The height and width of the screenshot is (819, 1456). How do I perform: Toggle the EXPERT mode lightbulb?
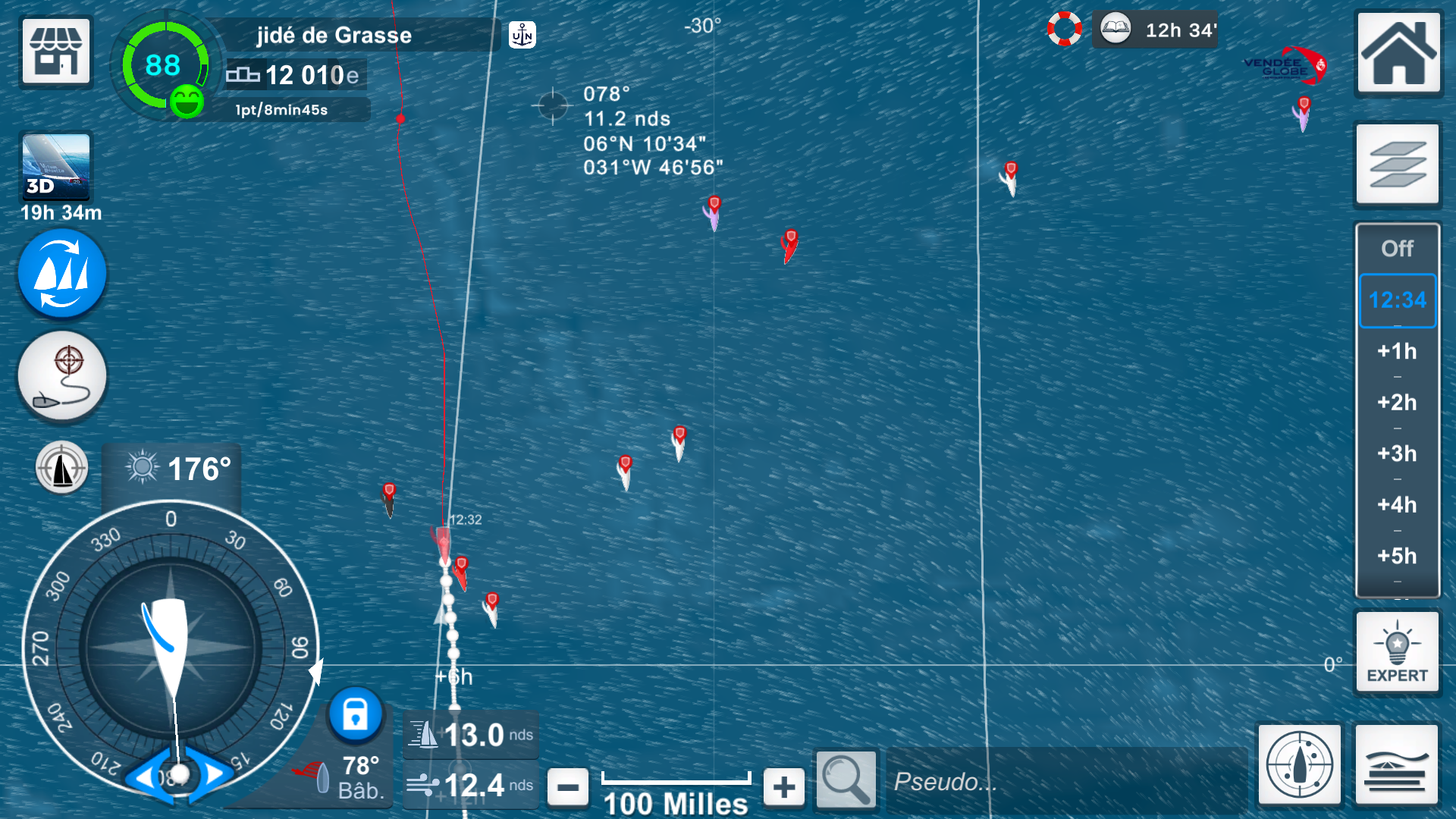(1397, 651)
